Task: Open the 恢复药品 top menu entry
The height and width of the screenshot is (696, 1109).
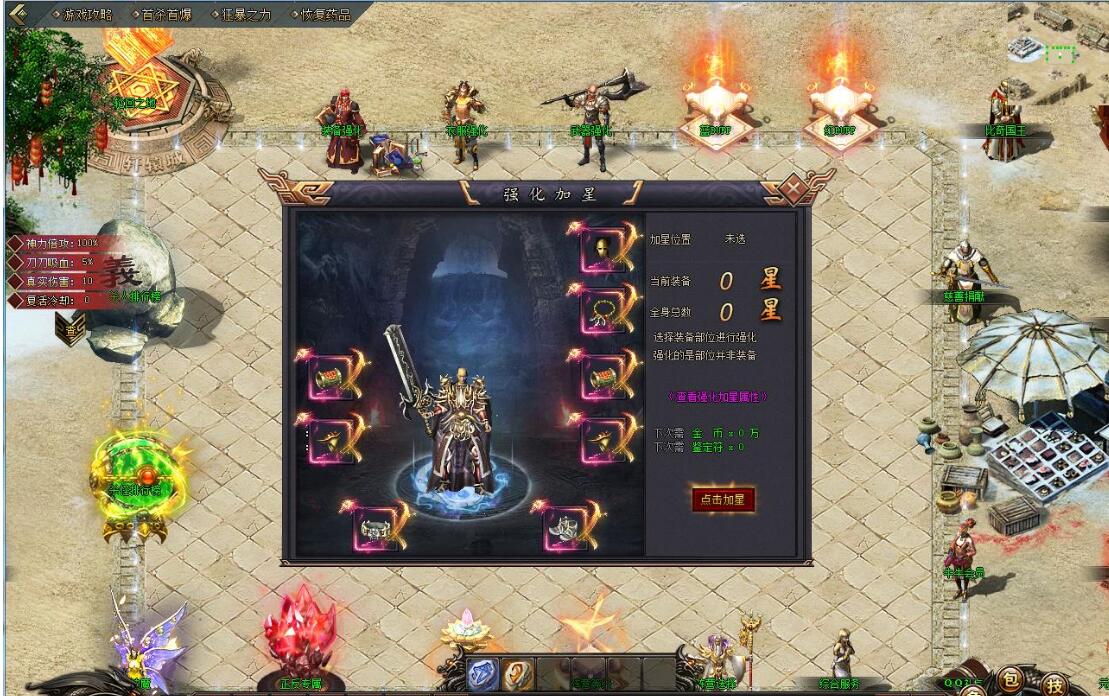Action: point(326,15)
